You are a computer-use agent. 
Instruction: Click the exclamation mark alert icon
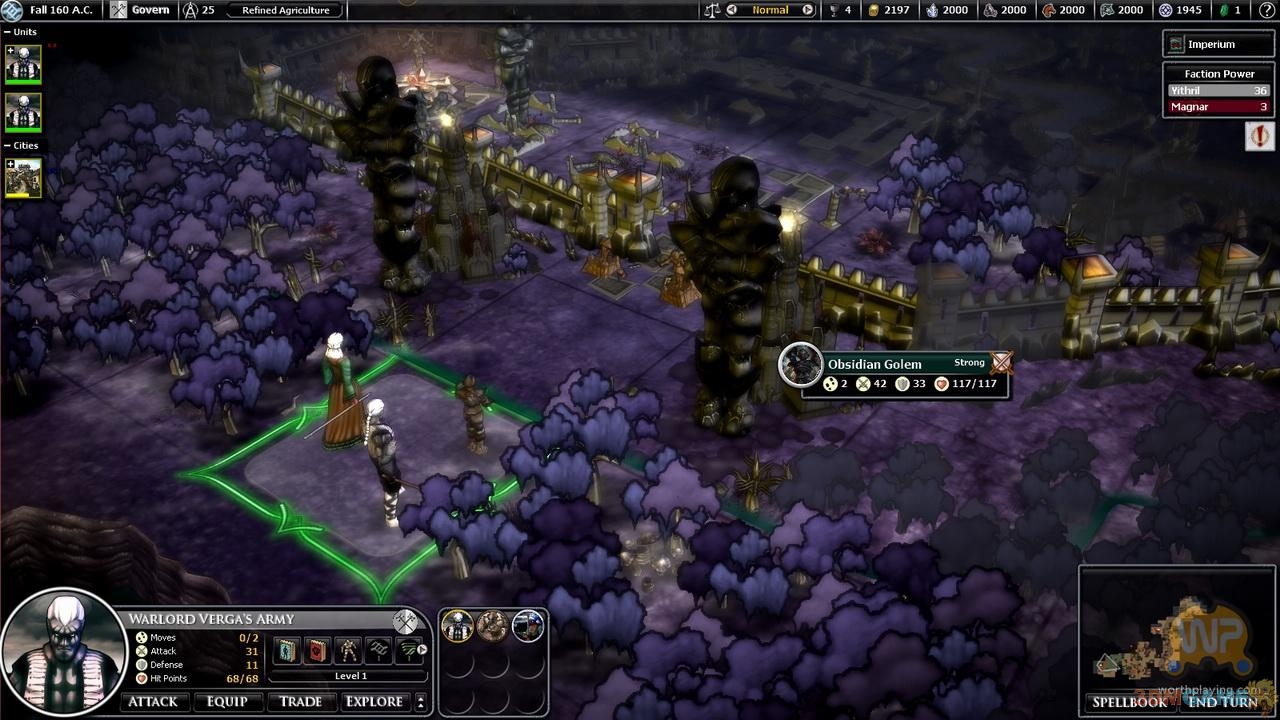(x=1259, y=136)
